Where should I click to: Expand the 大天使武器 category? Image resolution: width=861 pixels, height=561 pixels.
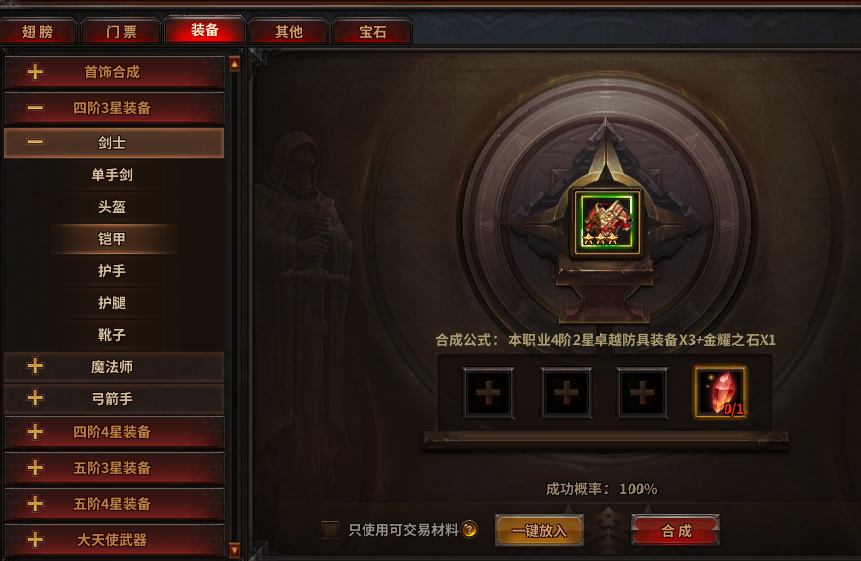[113, 540]
